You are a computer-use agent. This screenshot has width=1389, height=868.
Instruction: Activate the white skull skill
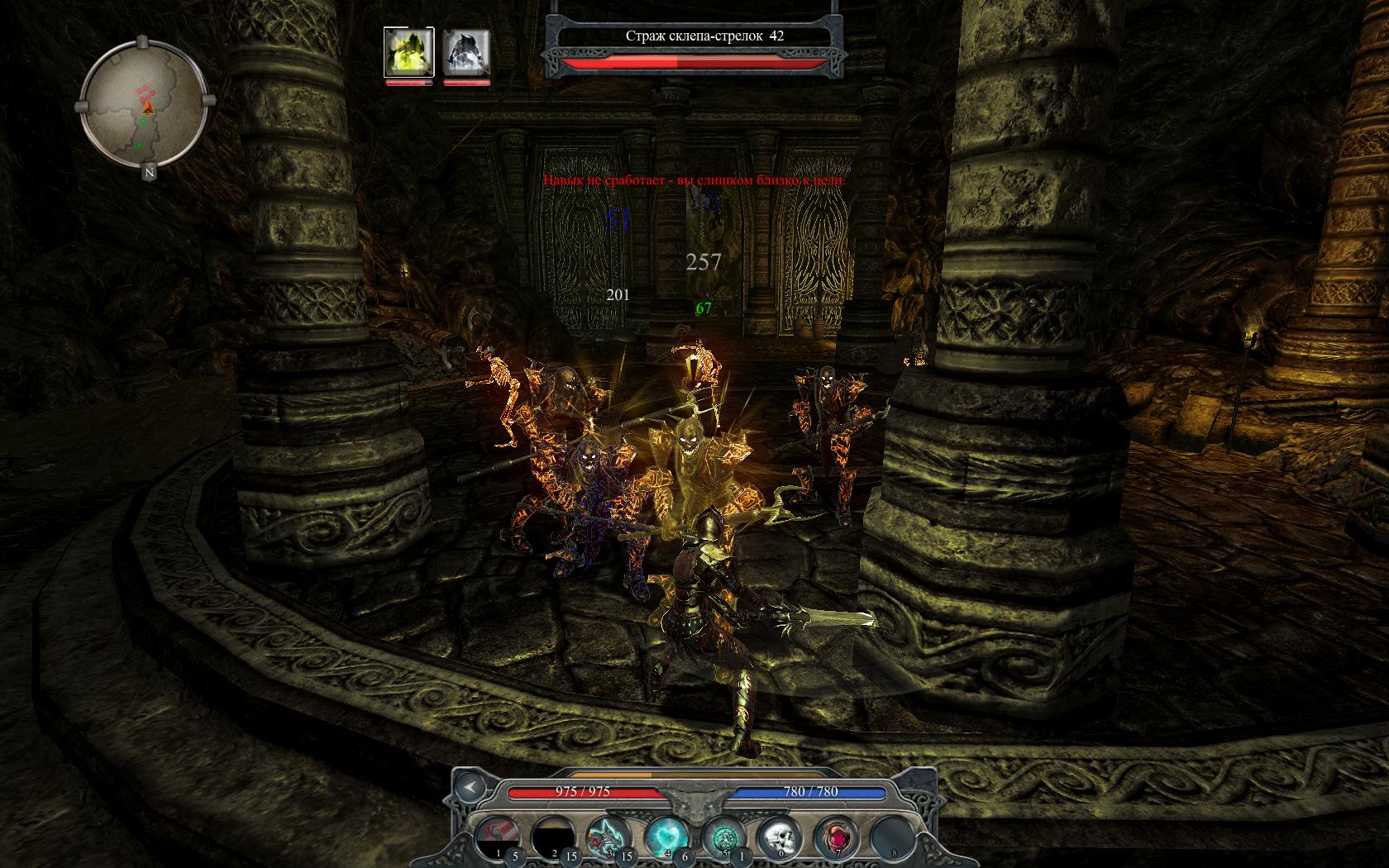779,835
